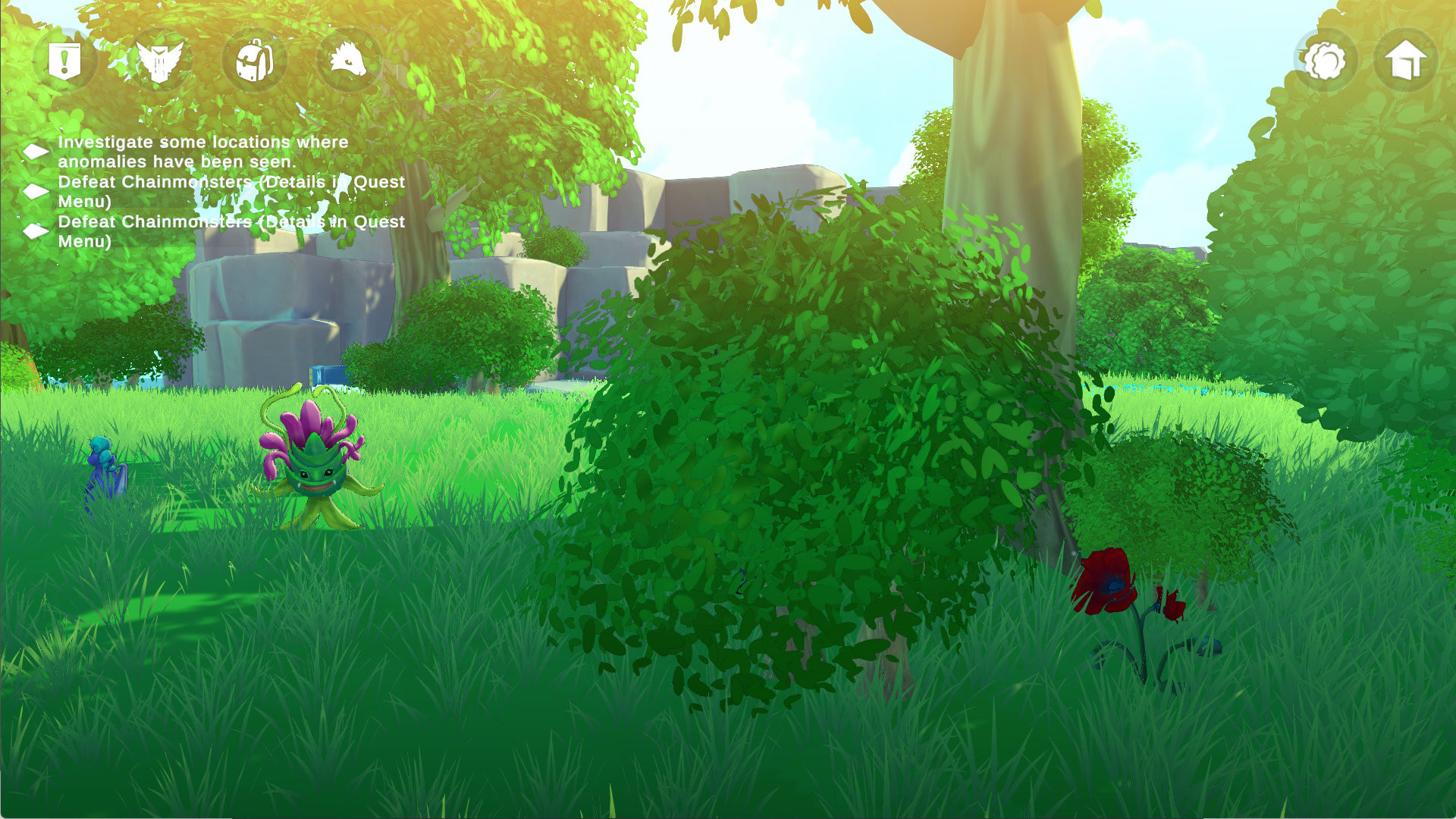The width and height of the screenshot is (1456, 819).
Task: Open the winged crest profile icon
Action: coord(159,61)
